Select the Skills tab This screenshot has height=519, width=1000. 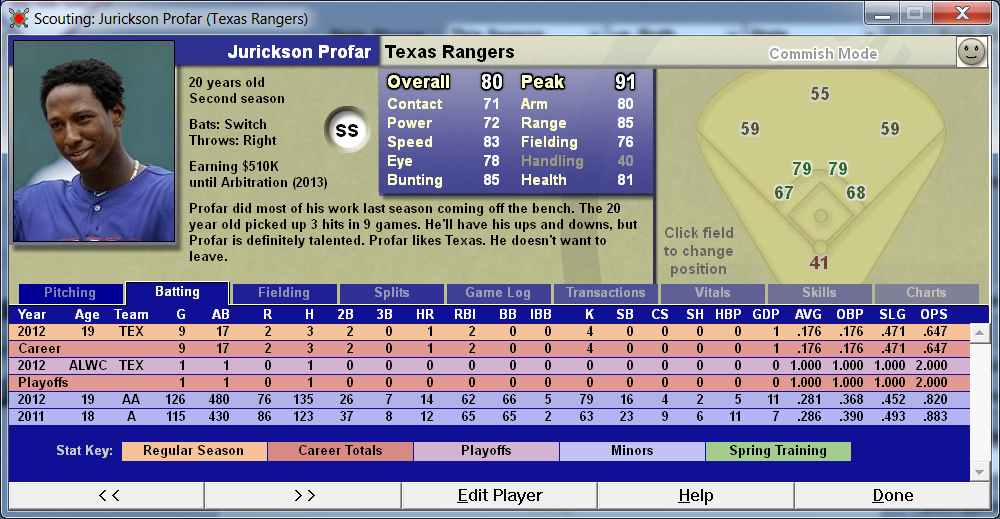(819, 293)
